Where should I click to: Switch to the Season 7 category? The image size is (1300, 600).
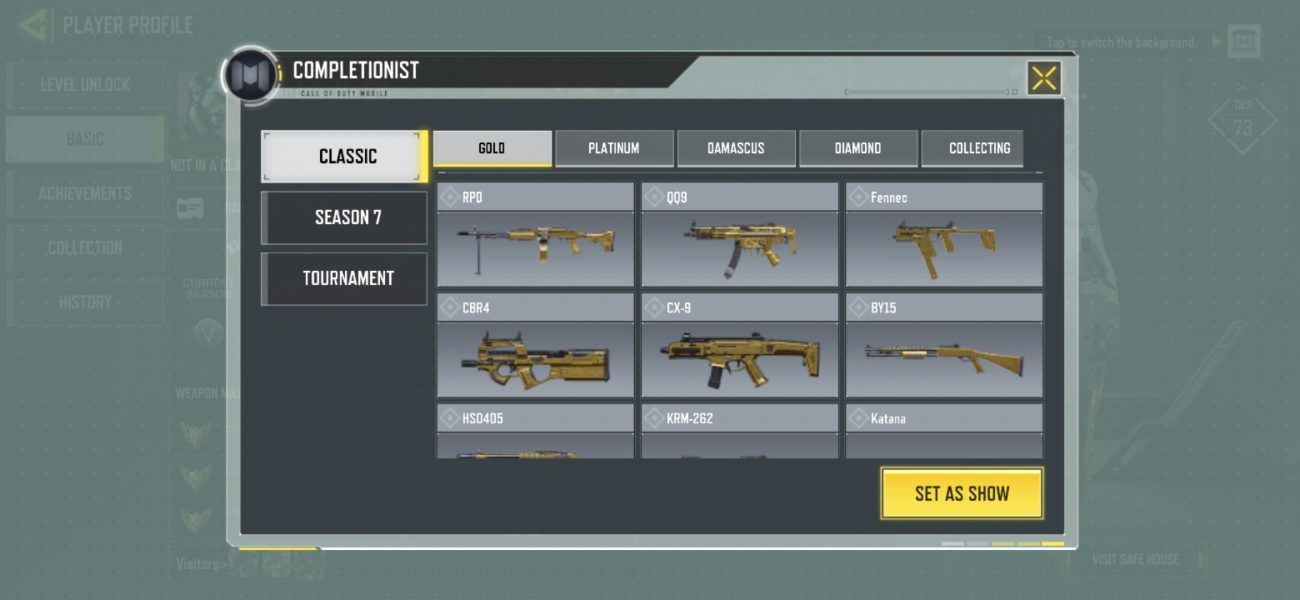pyautogui.click(x=345, y=217)
